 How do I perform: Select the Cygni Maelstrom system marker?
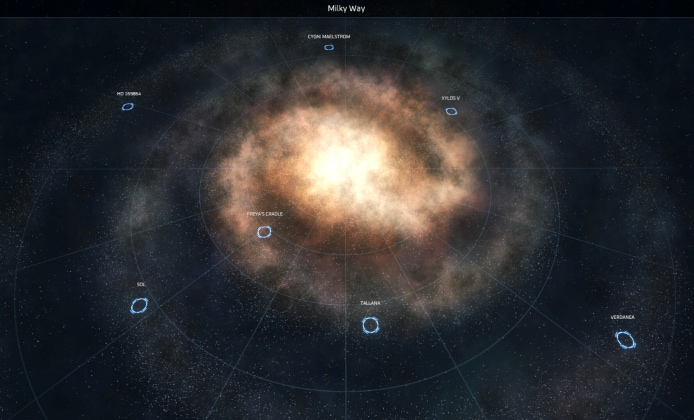(x=329, y=47)
